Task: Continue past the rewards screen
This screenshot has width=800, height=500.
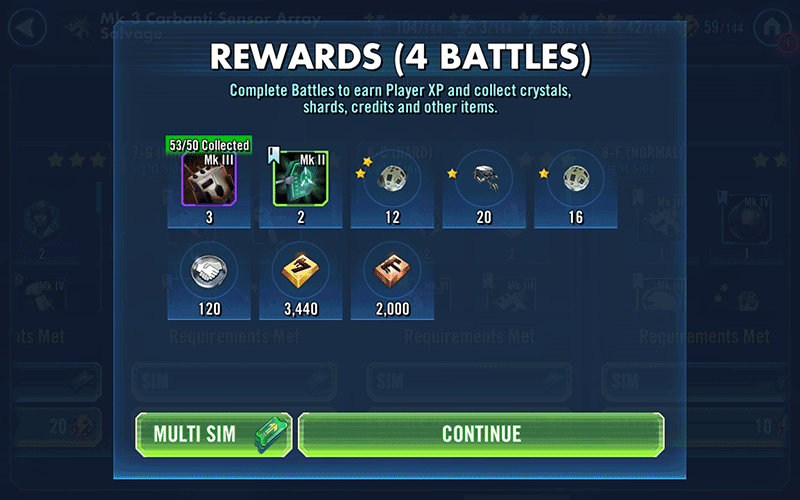Action: [x=481, y=434]
